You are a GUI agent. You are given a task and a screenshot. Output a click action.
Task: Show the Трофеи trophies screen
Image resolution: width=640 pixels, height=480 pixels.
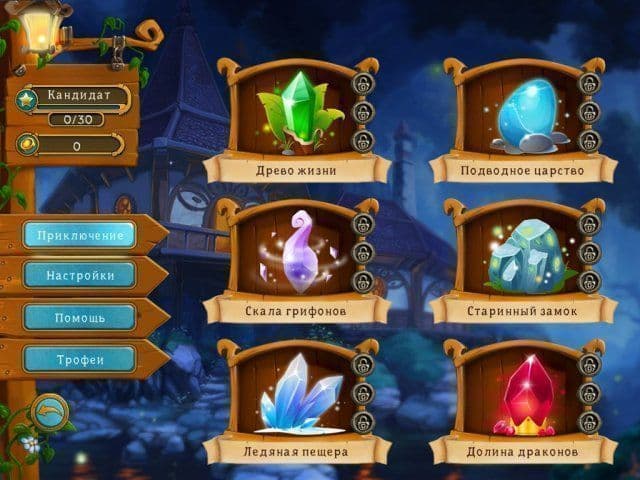pyautogui.click(x=80, y=359)
